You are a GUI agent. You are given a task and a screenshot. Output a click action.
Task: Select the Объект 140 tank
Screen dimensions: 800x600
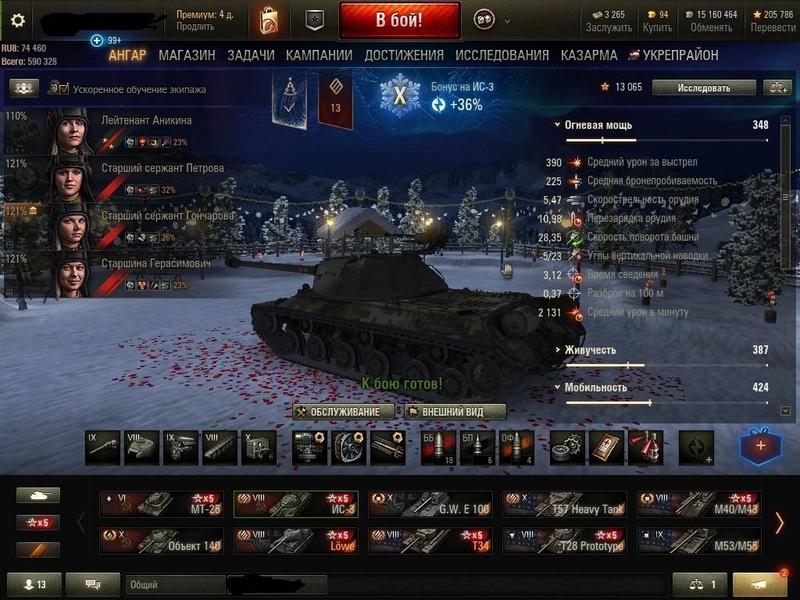161,541
